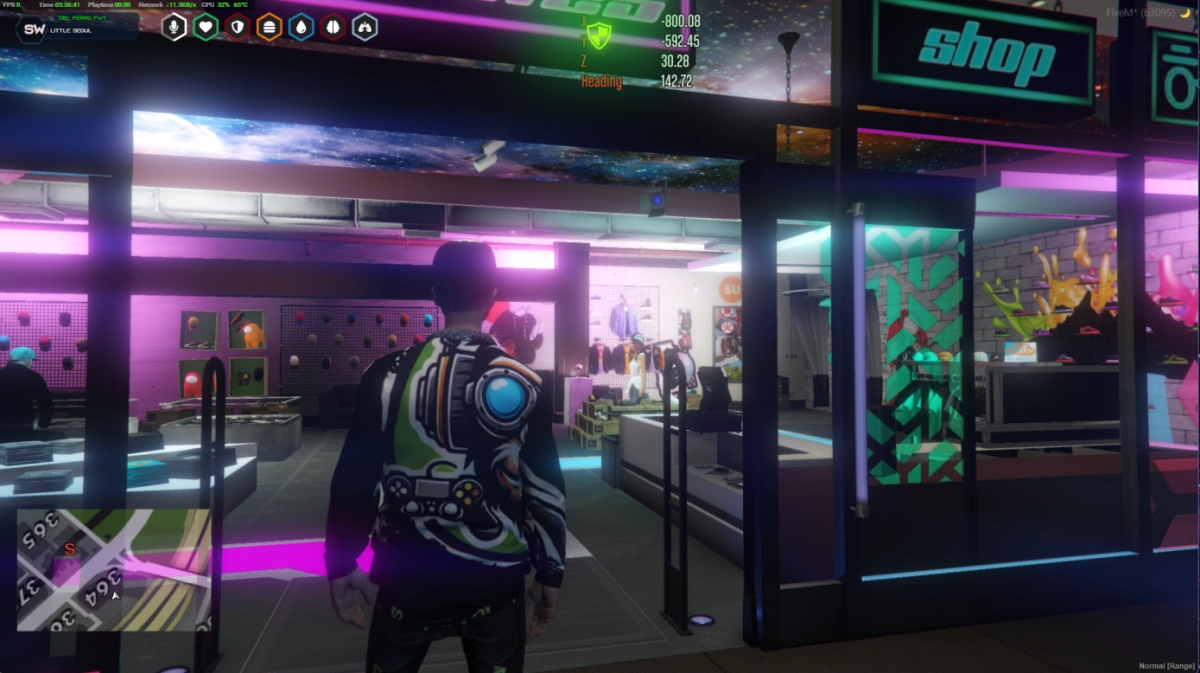Click the red S marker on minimap
Image resolution: width=1200 pixels, height=673 pixels.
(69, 549)
